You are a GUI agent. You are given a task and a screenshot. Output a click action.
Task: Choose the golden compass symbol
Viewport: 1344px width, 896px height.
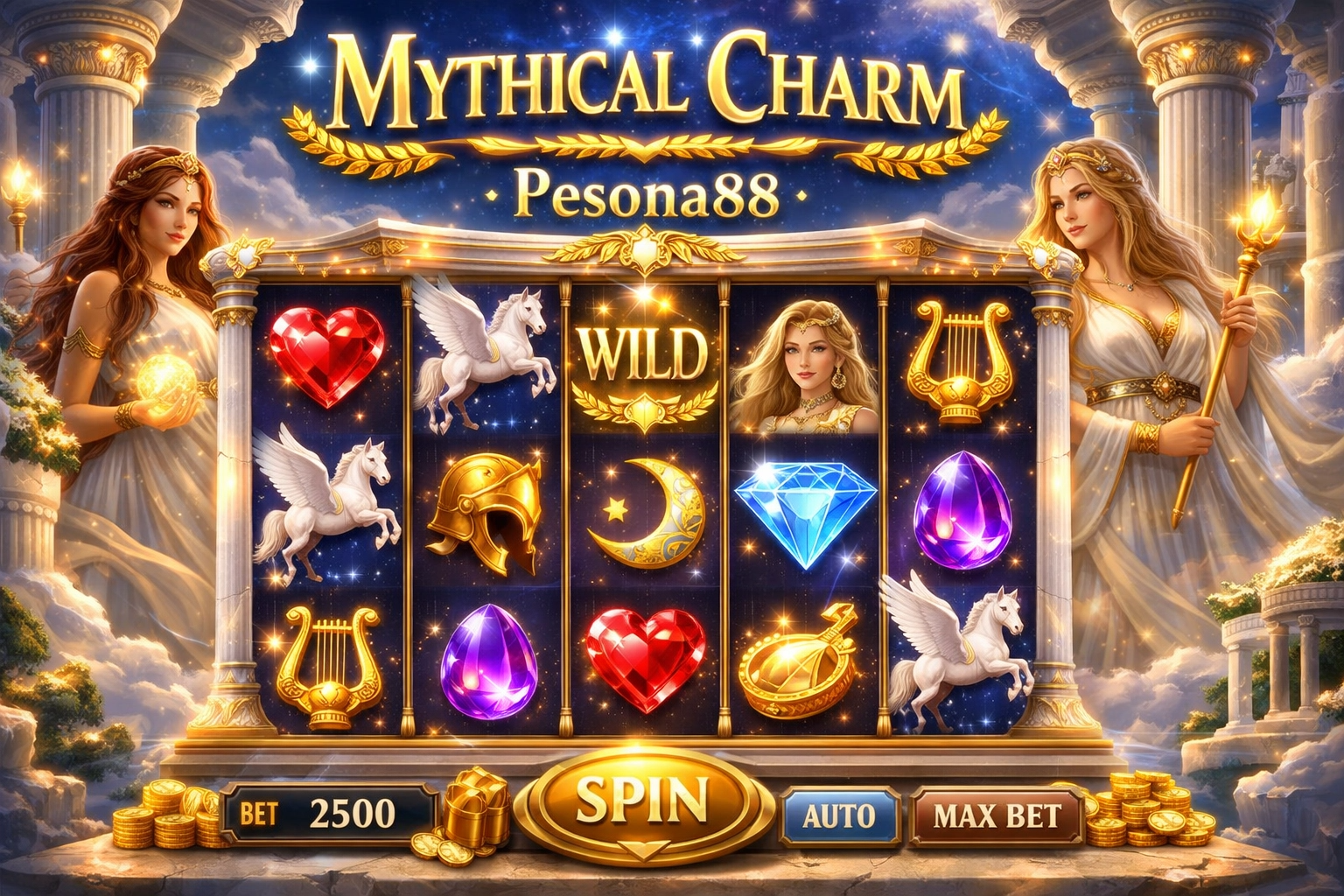click(x=796, y=658)
